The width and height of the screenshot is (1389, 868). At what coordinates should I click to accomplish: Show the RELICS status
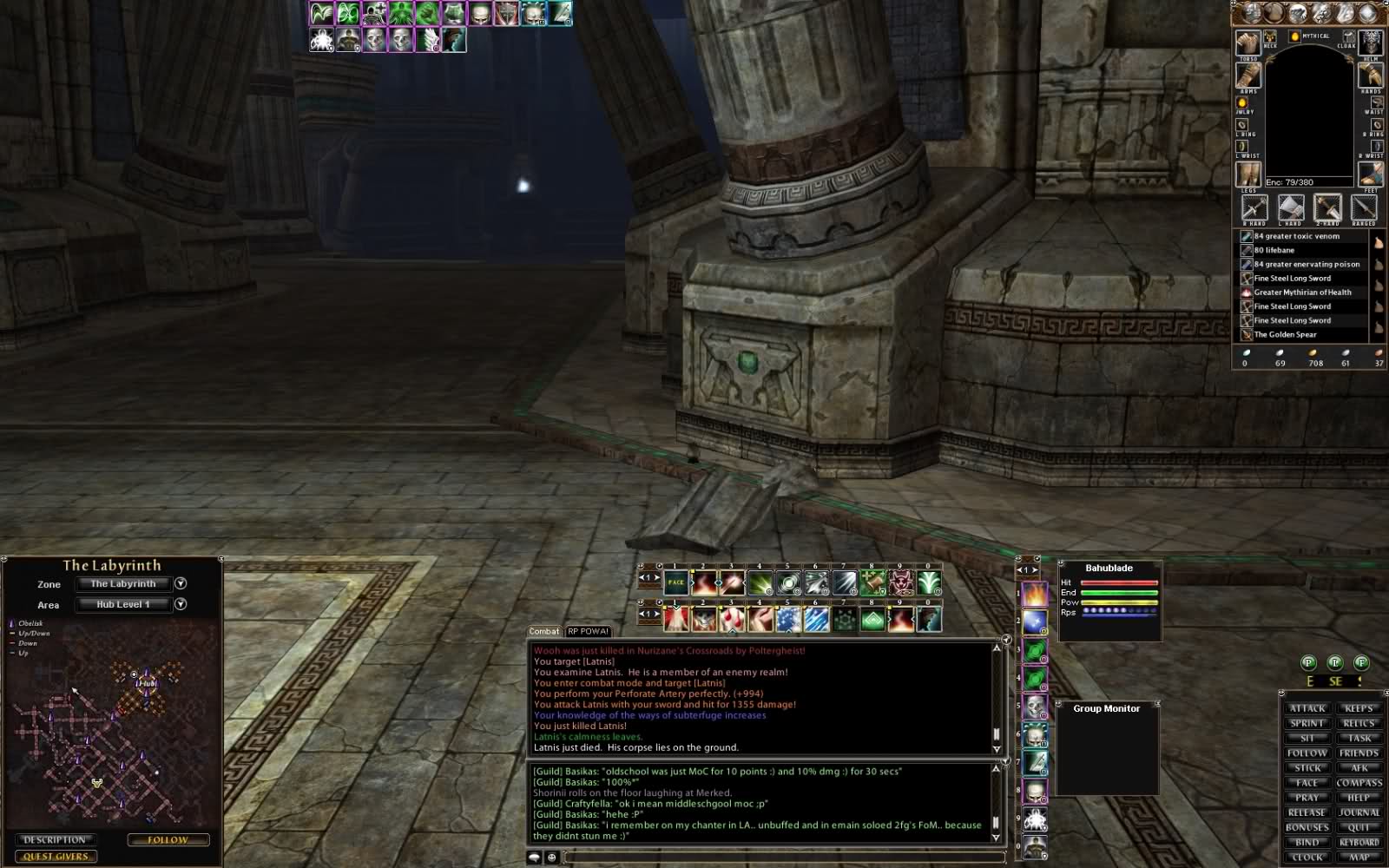pos(1359,723)
